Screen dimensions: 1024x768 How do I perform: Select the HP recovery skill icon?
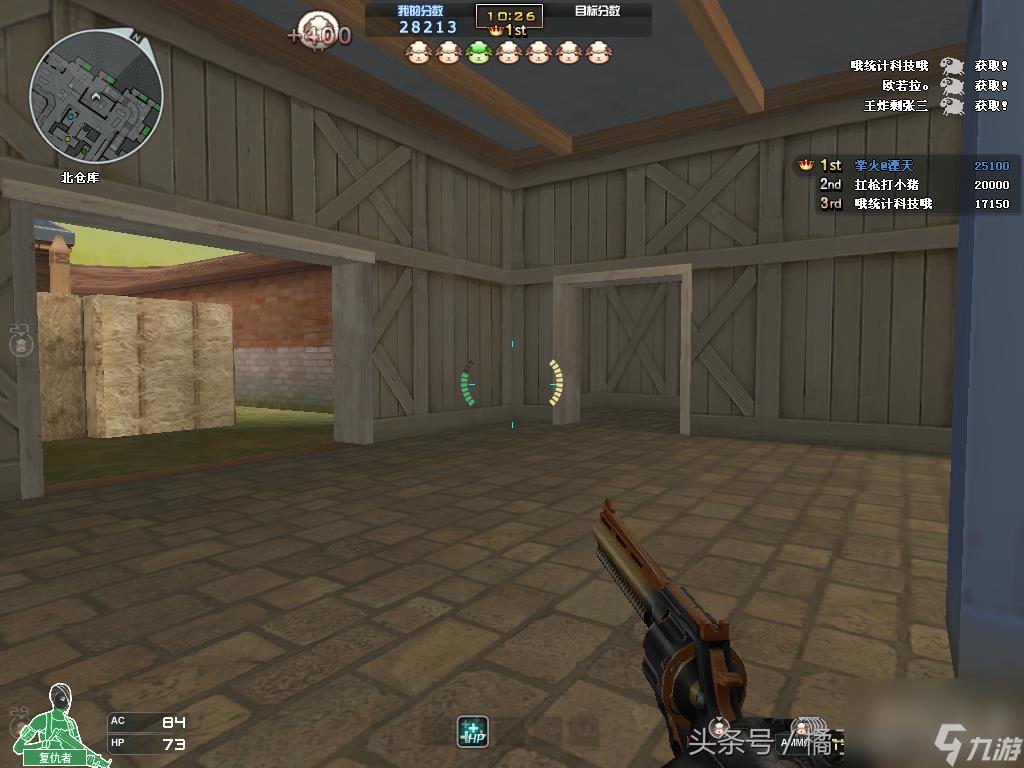click(472, 732)
